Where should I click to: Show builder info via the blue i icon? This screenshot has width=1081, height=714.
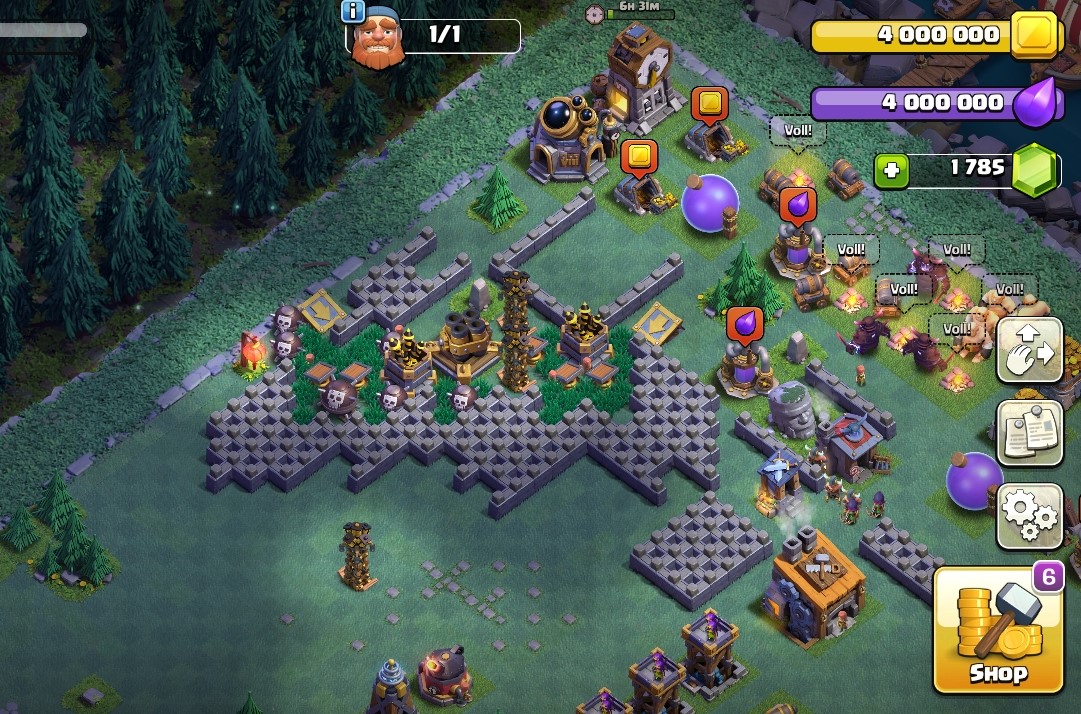point(353,11)
